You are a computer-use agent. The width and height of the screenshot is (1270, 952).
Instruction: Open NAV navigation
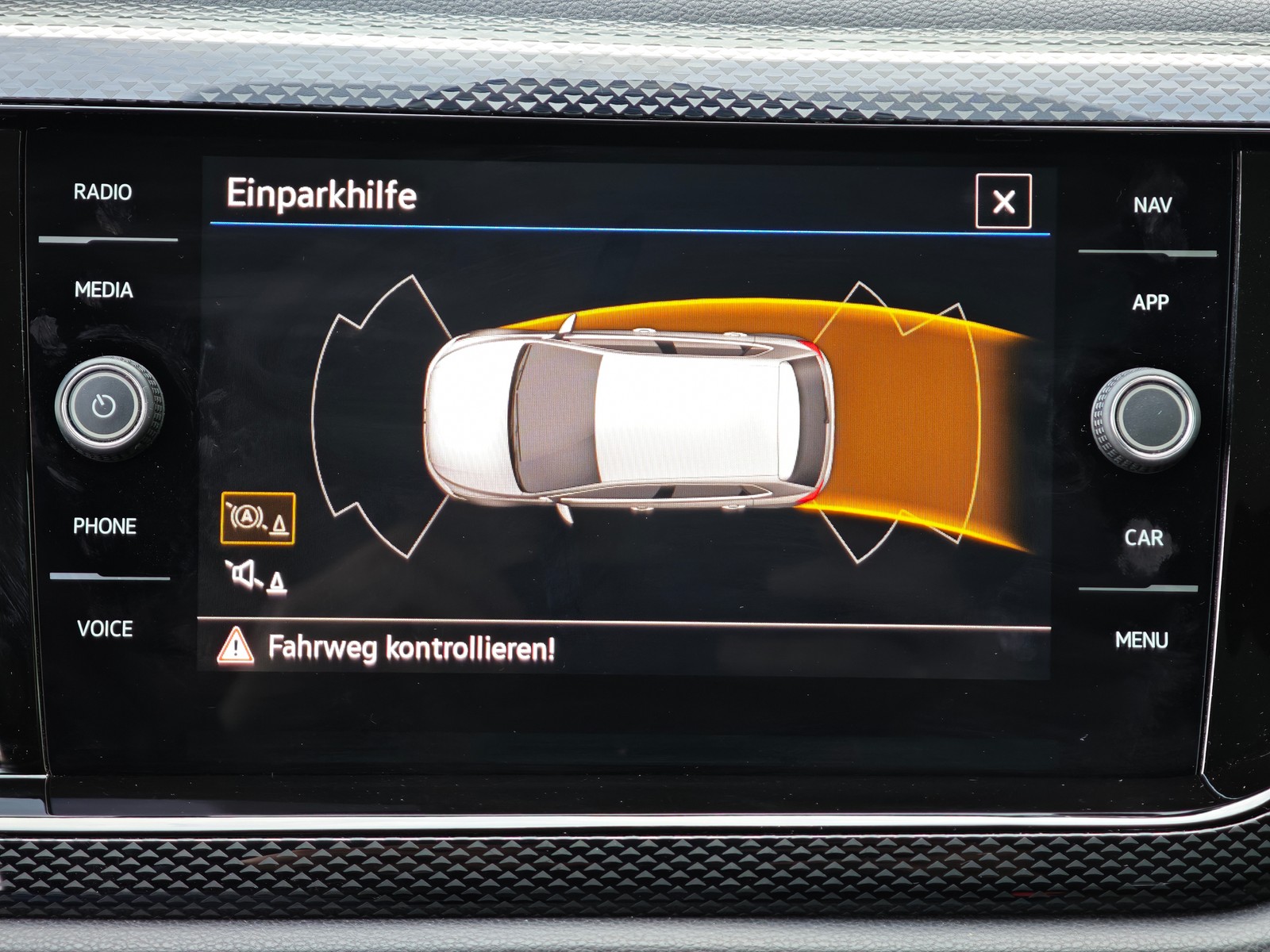(x=1152, y=205)
